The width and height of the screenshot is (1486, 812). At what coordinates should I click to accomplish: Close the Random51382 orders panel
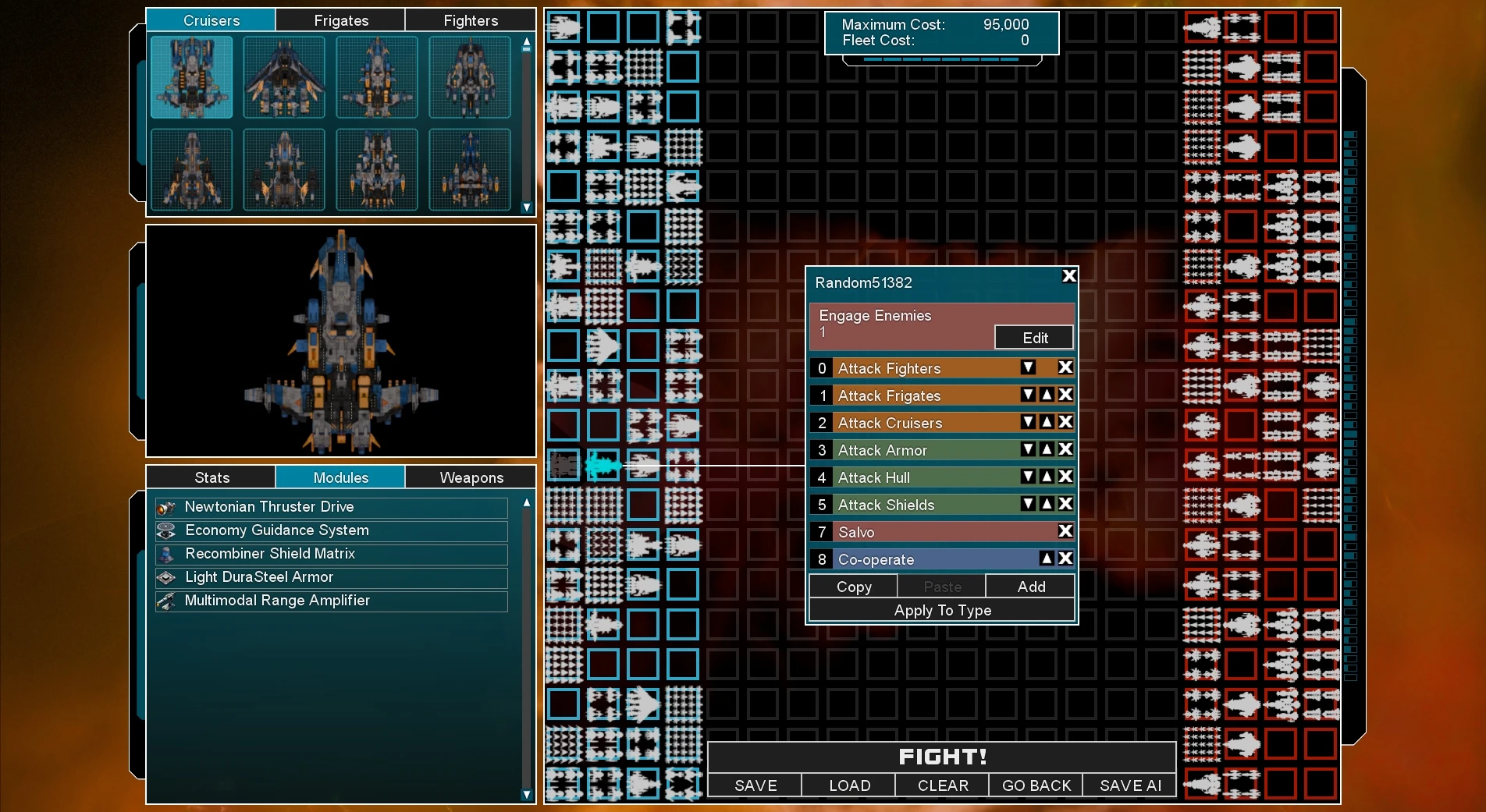tap(1069, 275)
